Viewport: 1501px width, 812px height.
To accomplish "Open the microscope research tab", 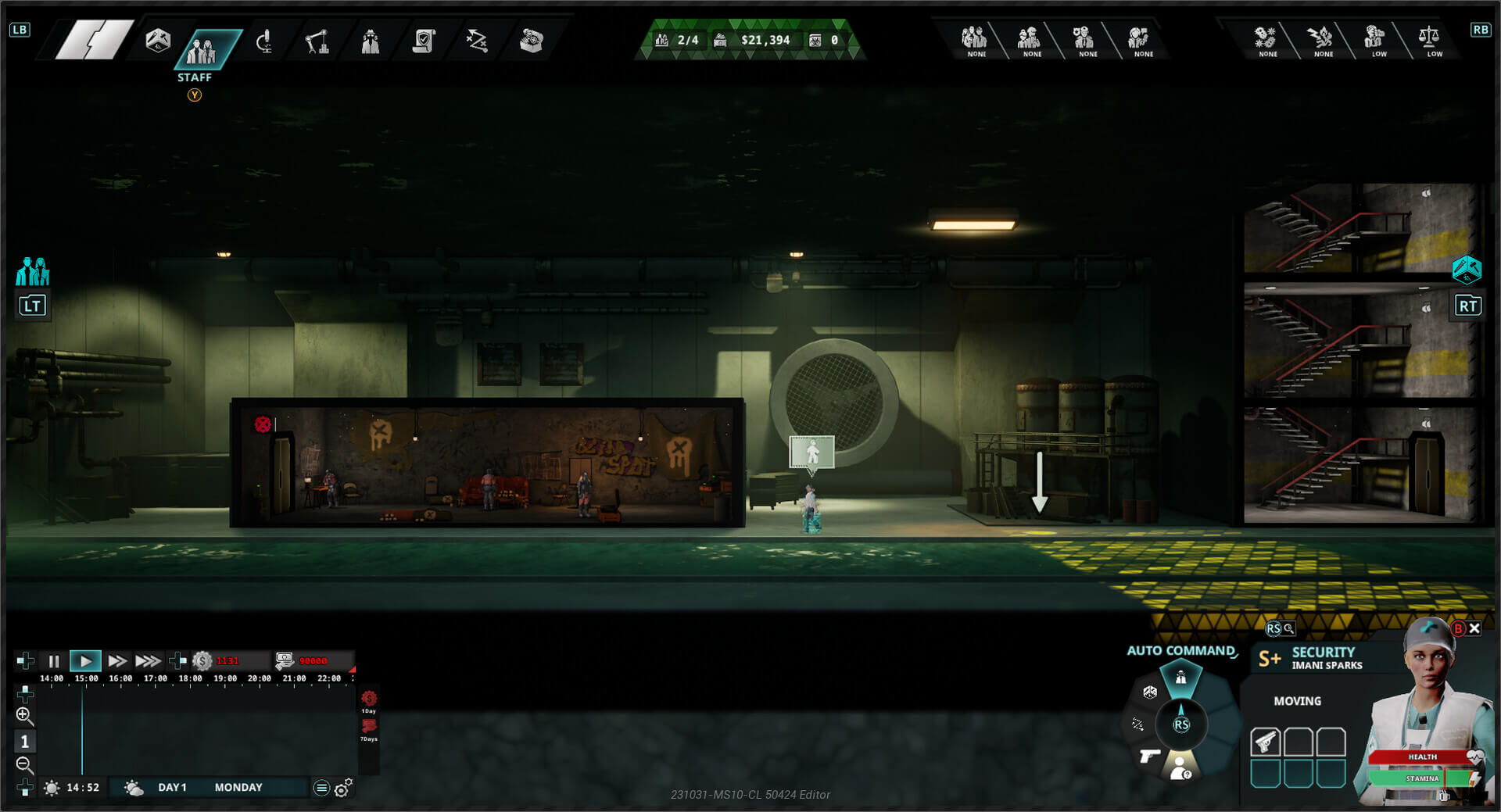I will [x=264, y=41].
